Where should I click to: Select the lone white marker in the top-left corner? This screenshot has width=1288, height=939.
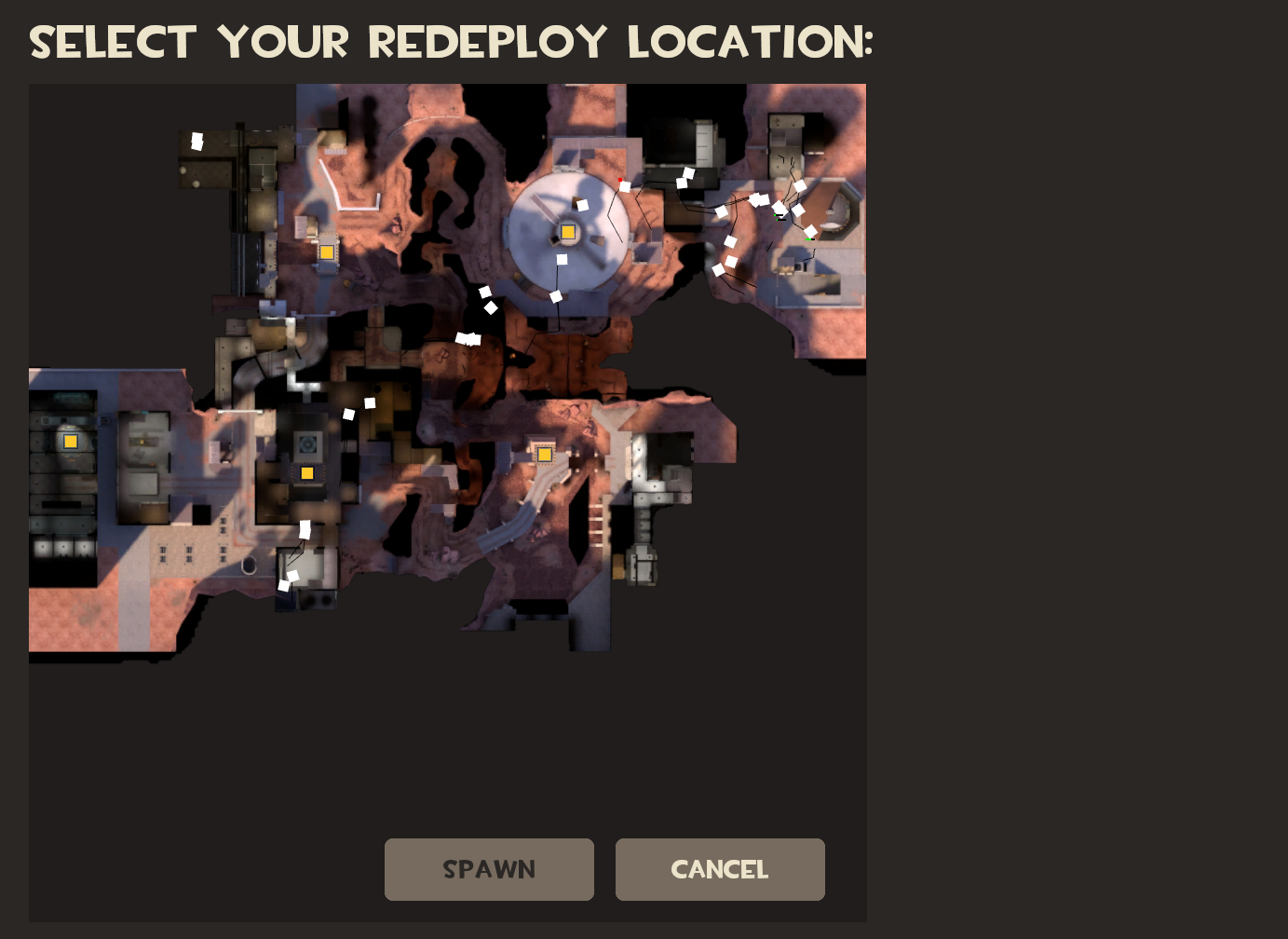point(197,142)
